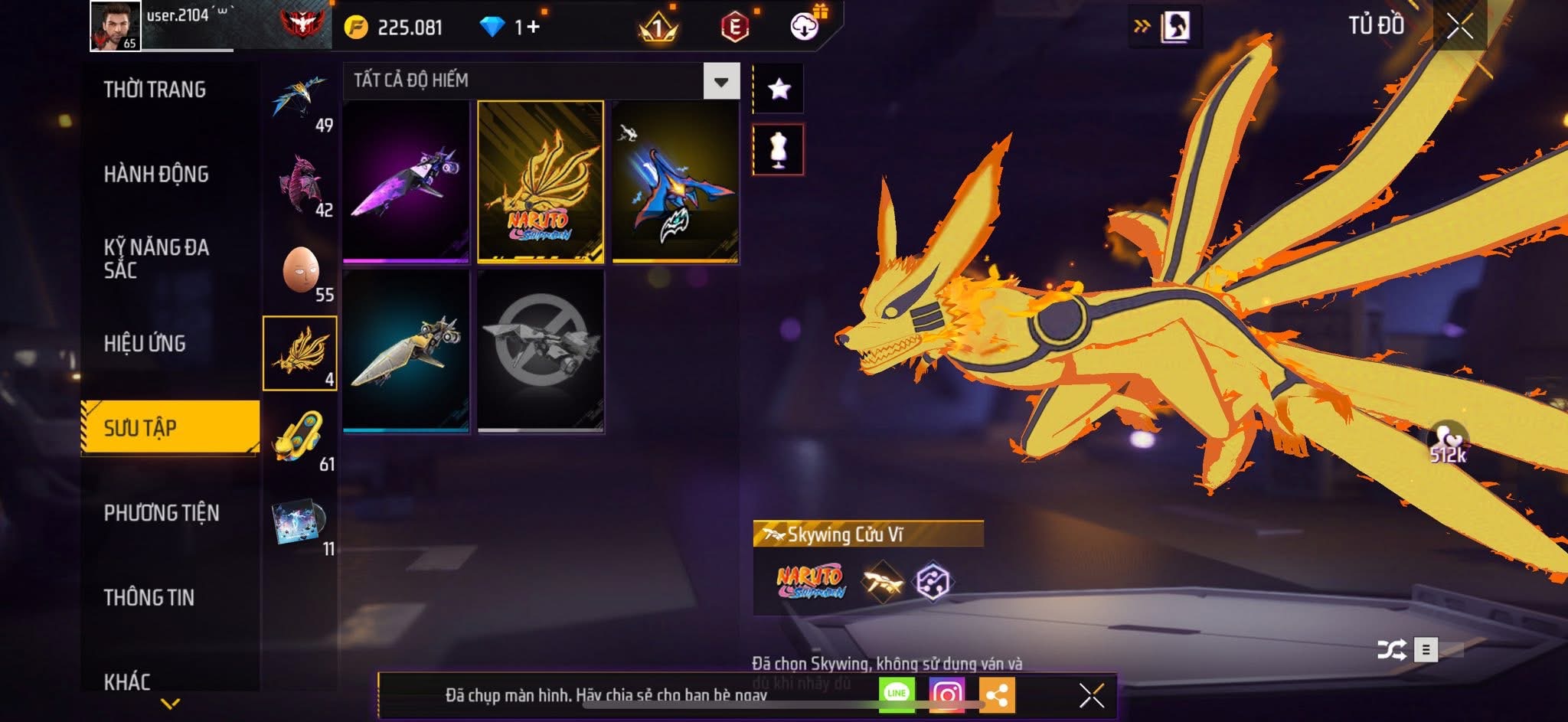
Task: Close the Tủ Đồ wardrobe screen
Action: pos(1459,27)
